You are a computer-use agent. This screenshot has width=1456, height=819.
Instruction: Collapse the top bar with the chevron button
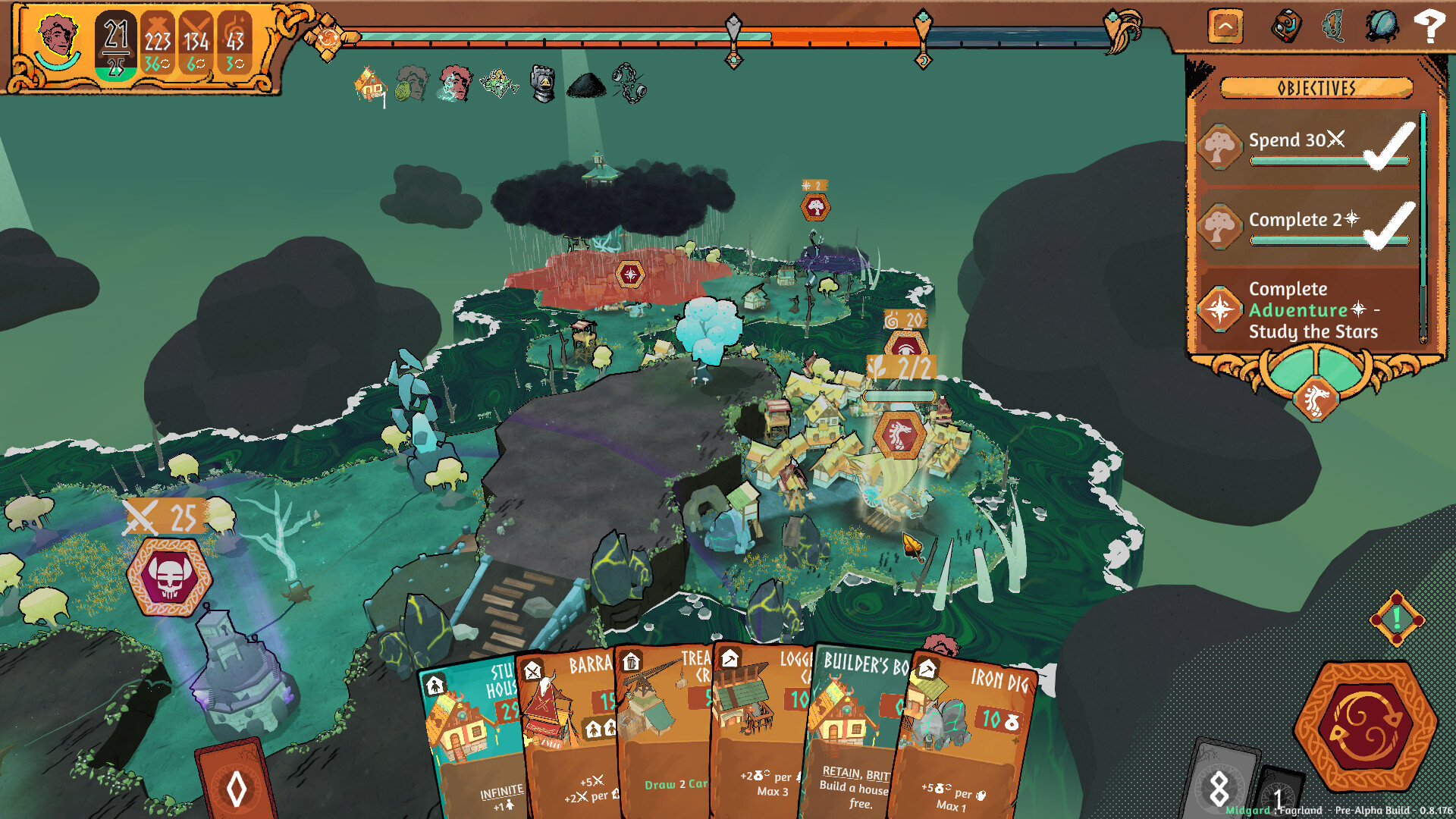pyautogui.click(x=1225, y=25)
